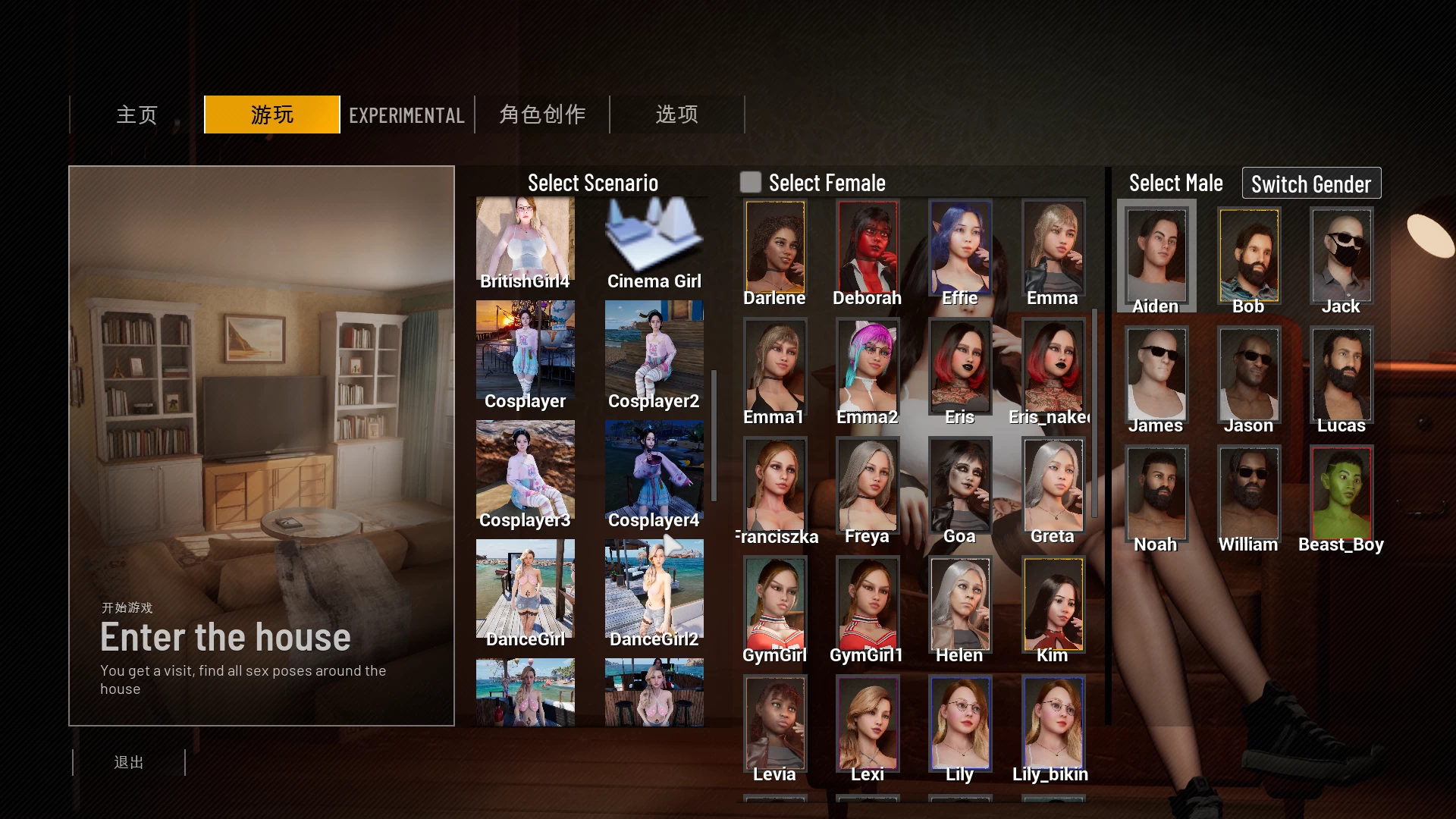The height and width of the screenshot is (819, 1456).
Task: Open the 角色创作 tab
Action: 541,115
